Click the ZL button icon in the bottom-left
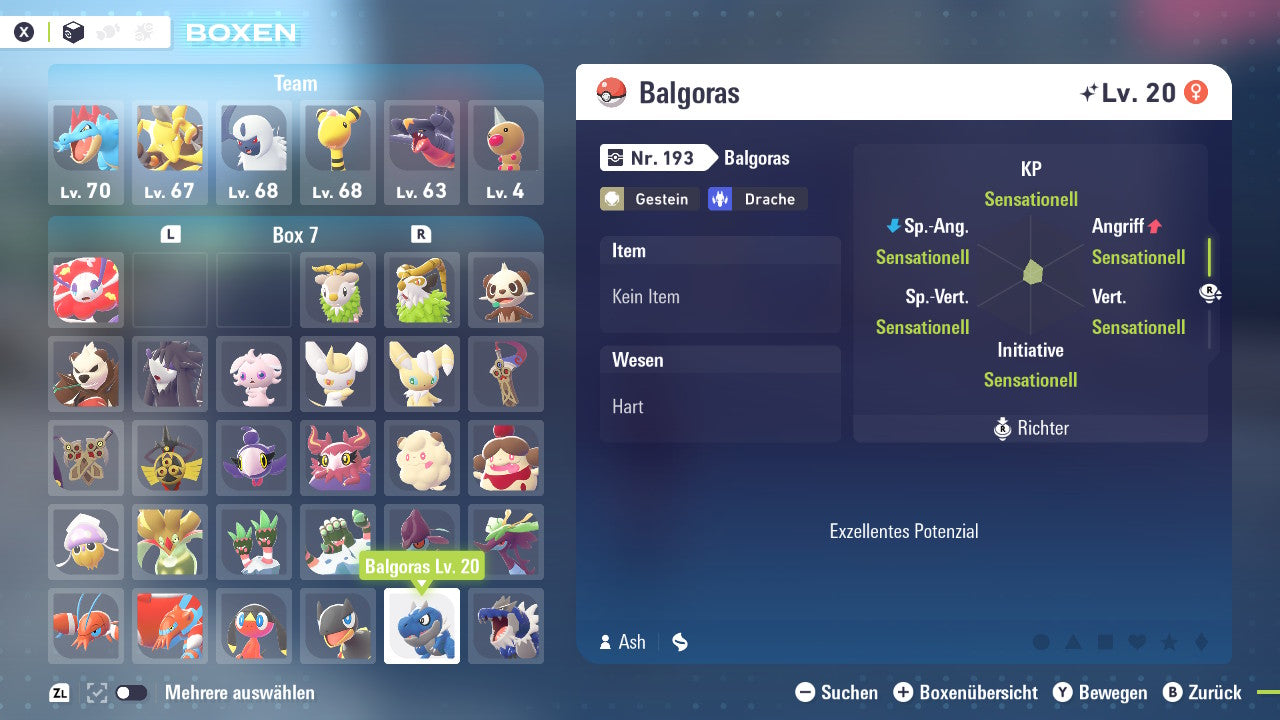The height and width of the screenshot is (720, 1280). coord(58,692)
